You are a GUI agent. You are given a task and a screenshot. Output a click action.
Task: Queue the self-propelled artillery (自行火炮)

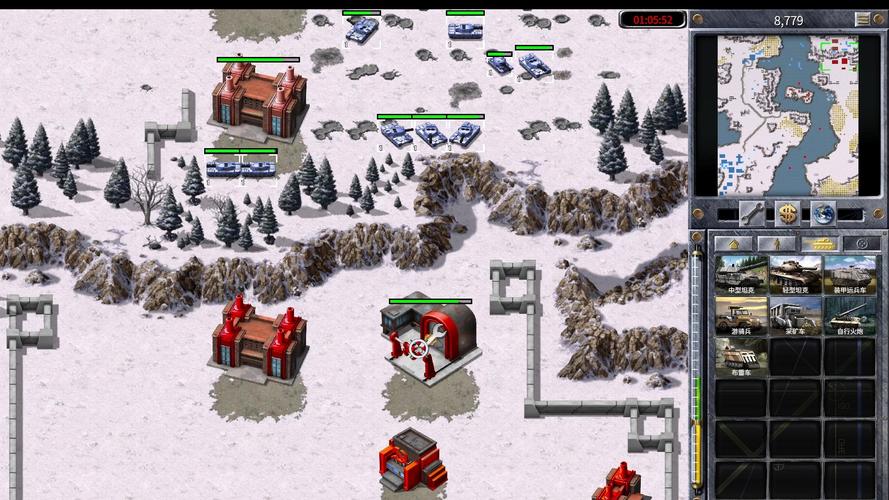click(x=849, y=315)
